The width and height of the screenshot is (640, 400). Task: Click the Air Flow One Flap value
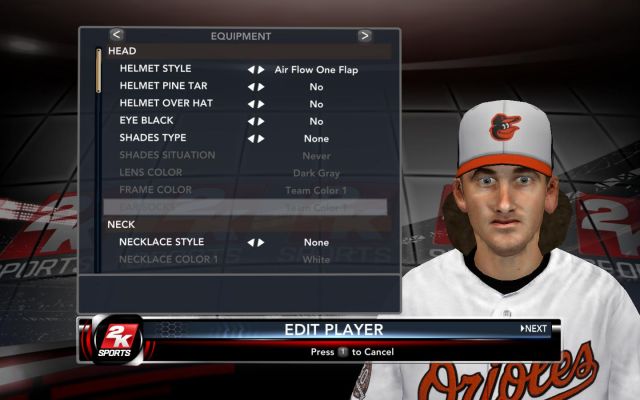316,70
